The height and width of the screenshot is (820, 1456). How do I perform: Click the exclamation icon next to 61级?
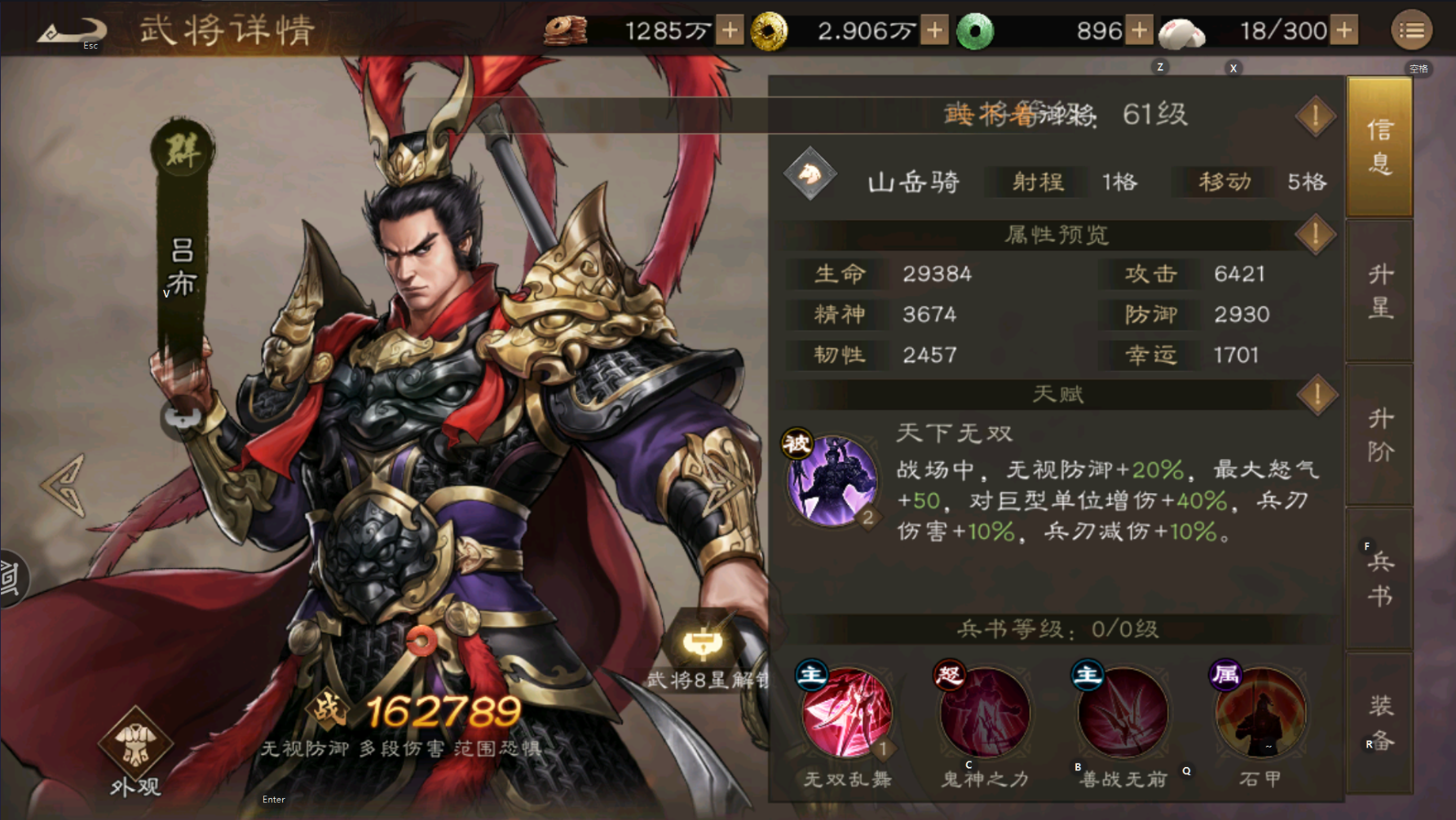[x=1315, y=115]
